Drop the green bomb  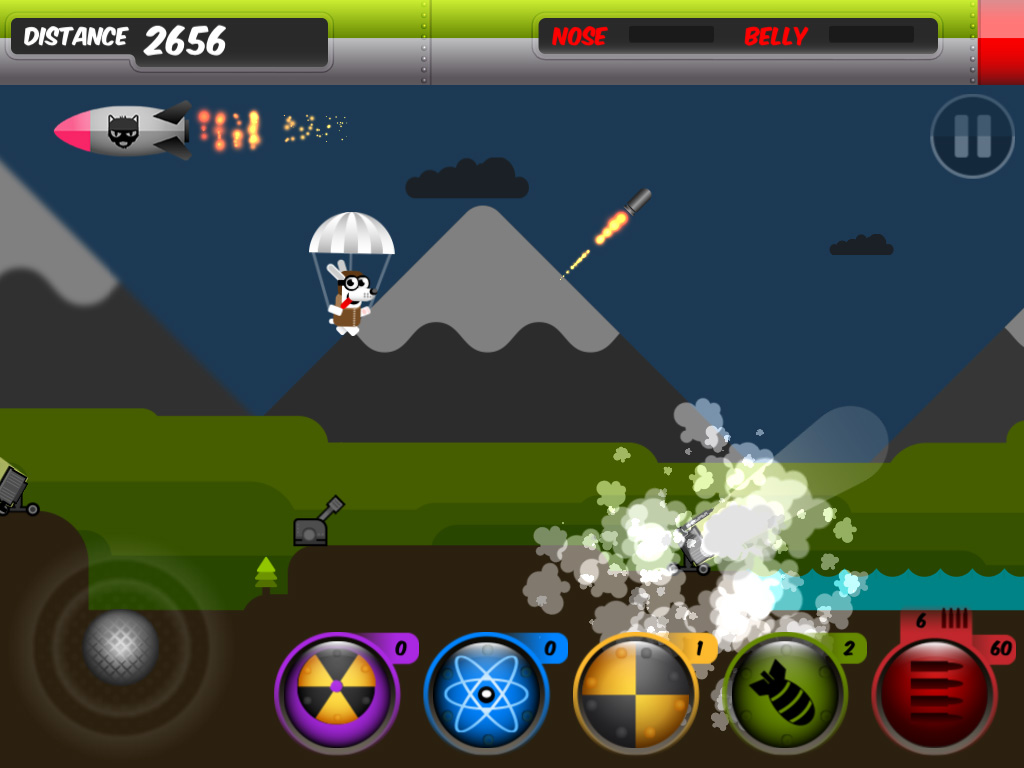coord(784,691)
